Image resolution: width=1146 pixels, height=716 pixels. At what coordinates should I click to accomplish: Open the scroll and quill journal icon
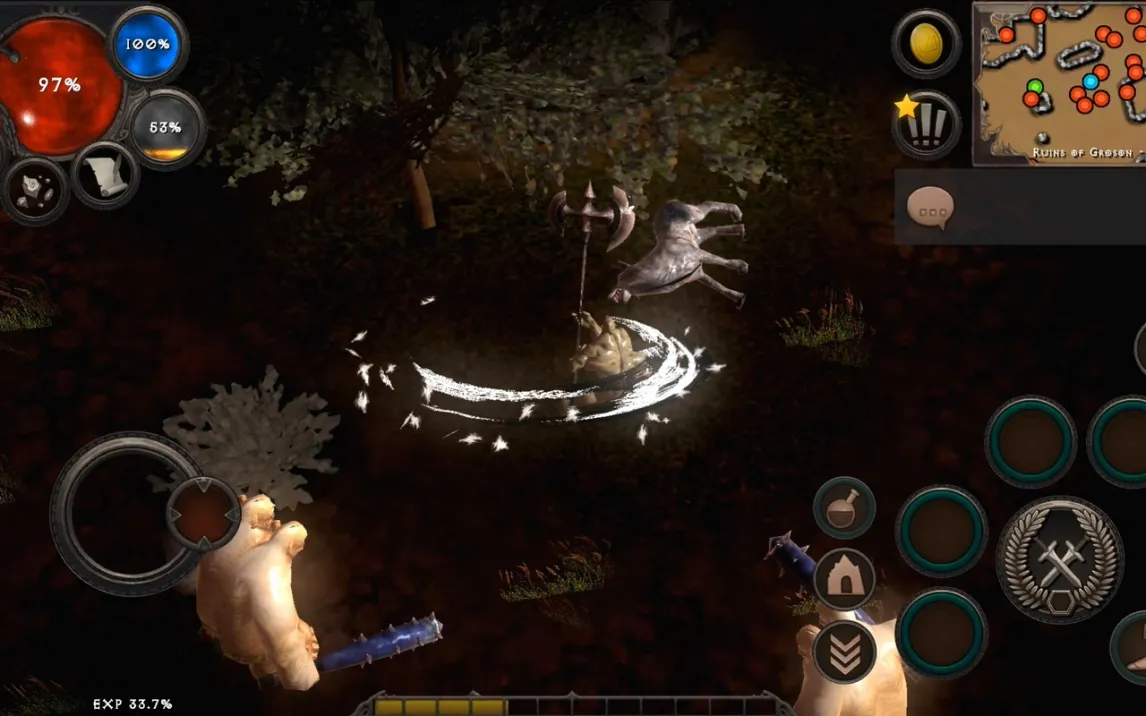click(x=104, y=176)
